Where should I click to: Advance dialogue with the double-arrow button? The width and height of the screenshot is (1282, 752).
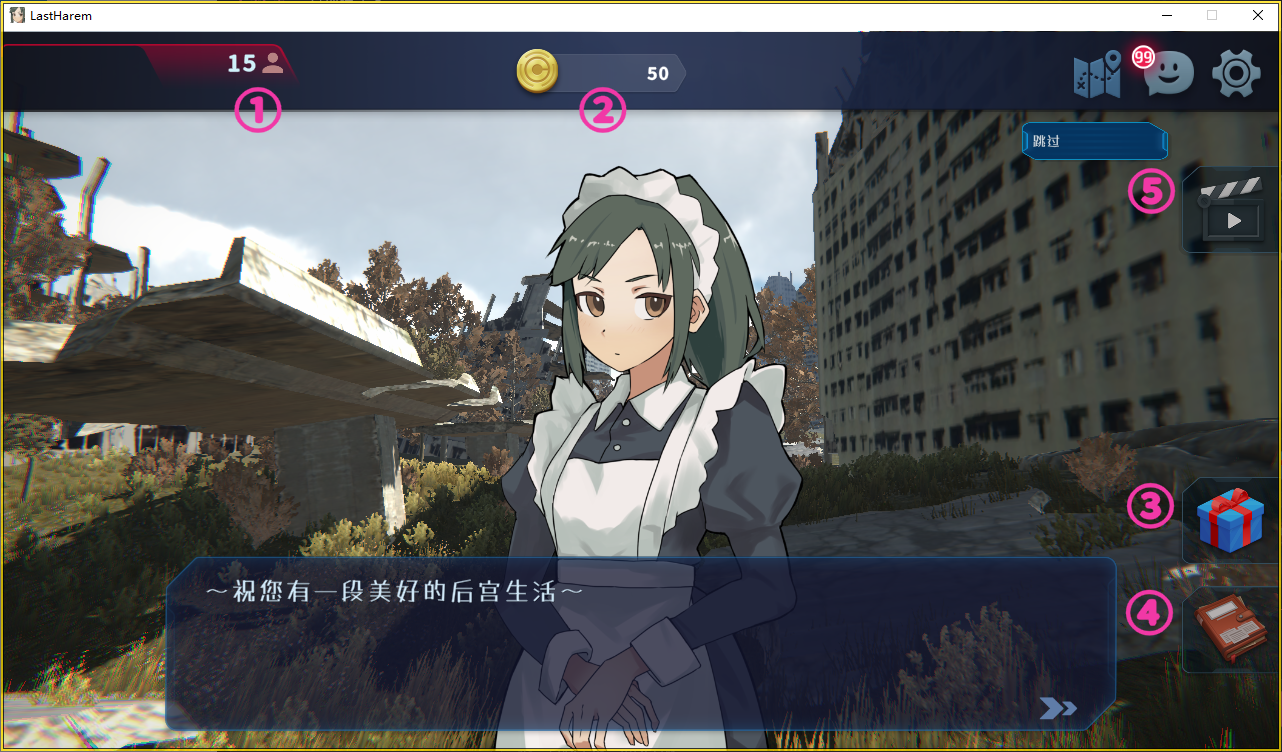click(1057, 708)
